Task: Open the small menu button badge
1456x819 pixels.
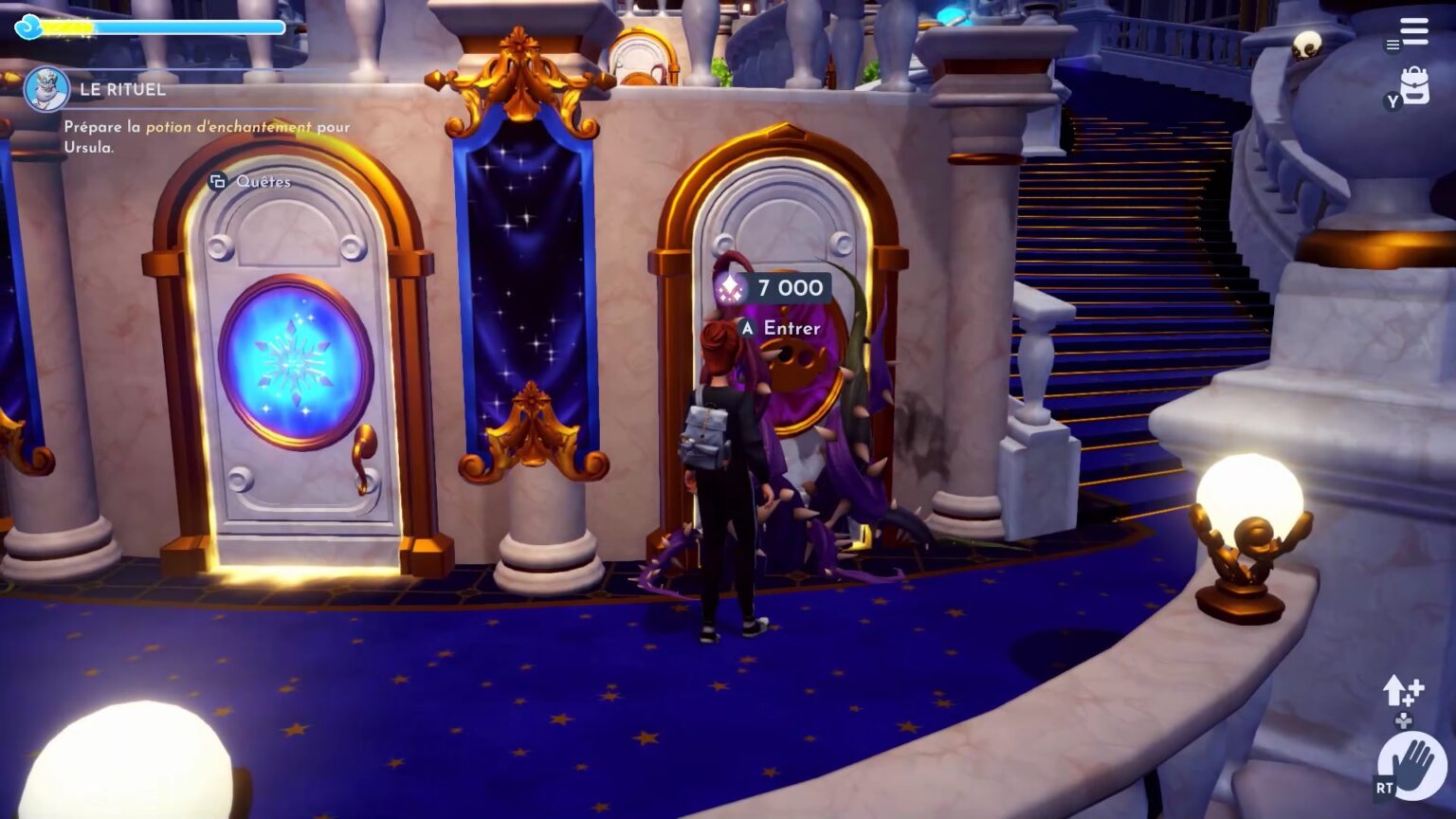Action: [x=1392, y=45]
